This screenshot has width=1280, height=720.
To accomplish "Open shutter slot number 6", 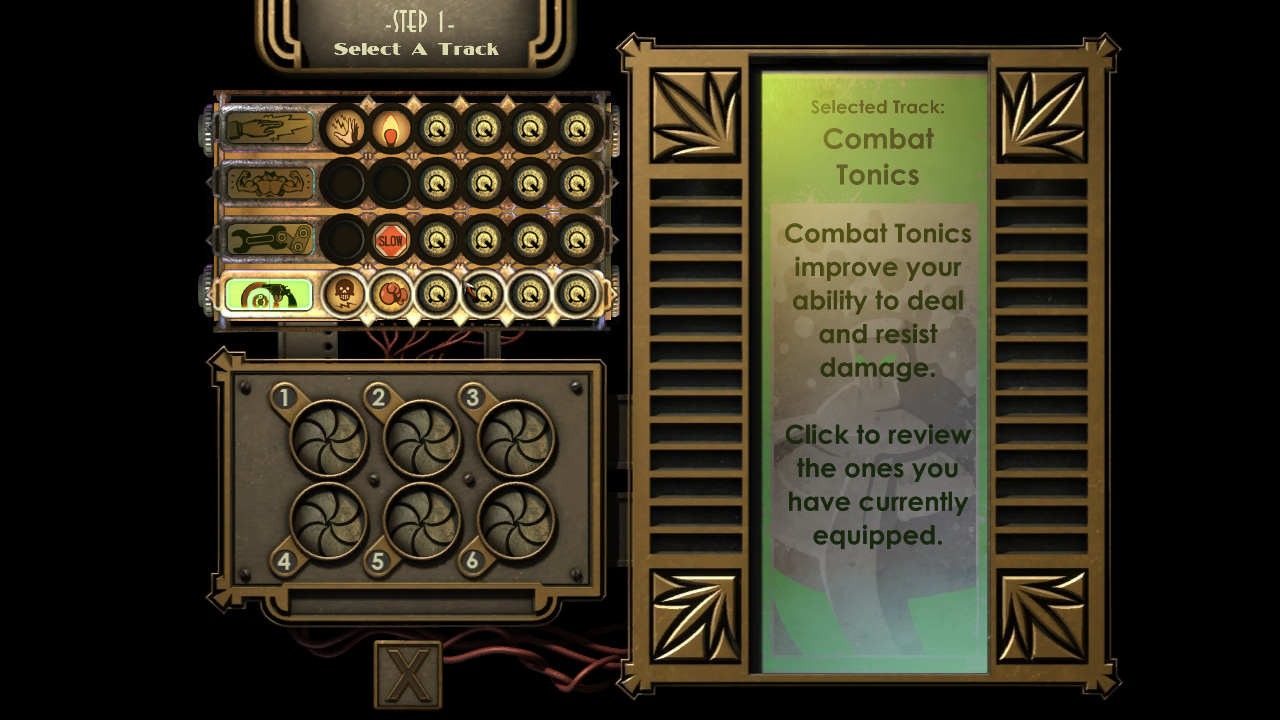I will [x=516, y=521].
